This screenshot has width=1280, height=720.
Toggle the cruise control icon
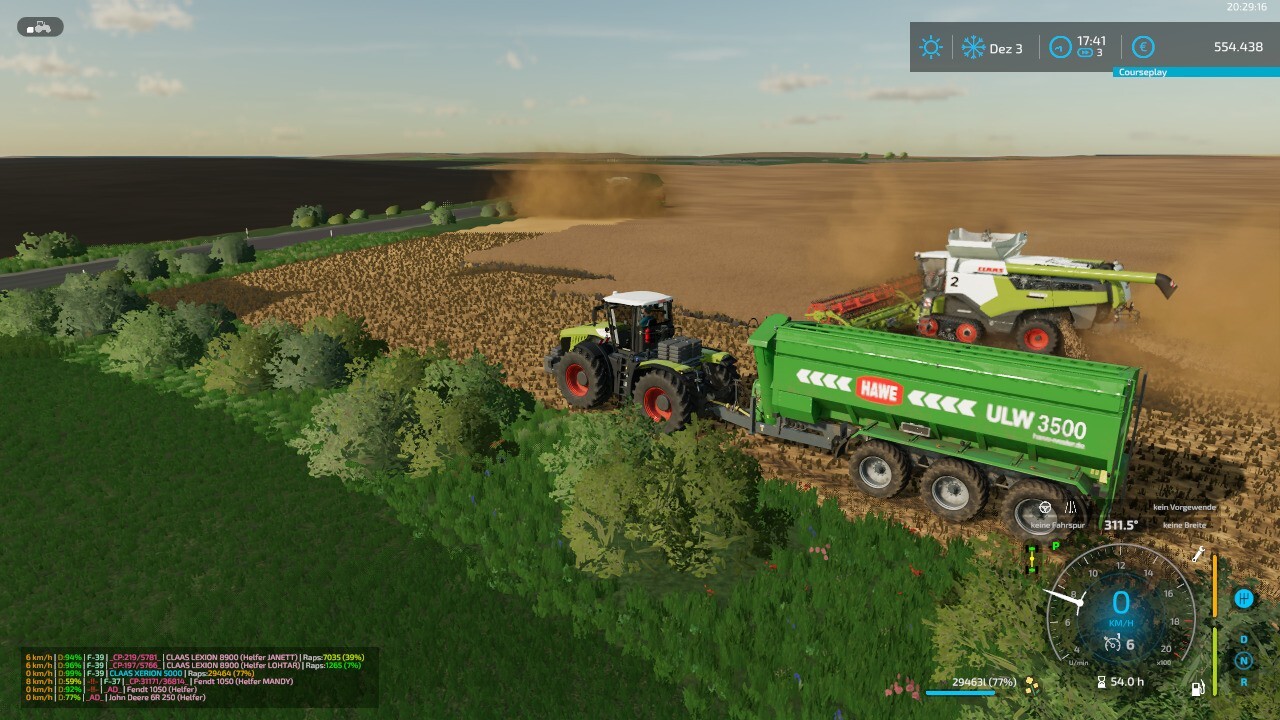point(1111,645)
